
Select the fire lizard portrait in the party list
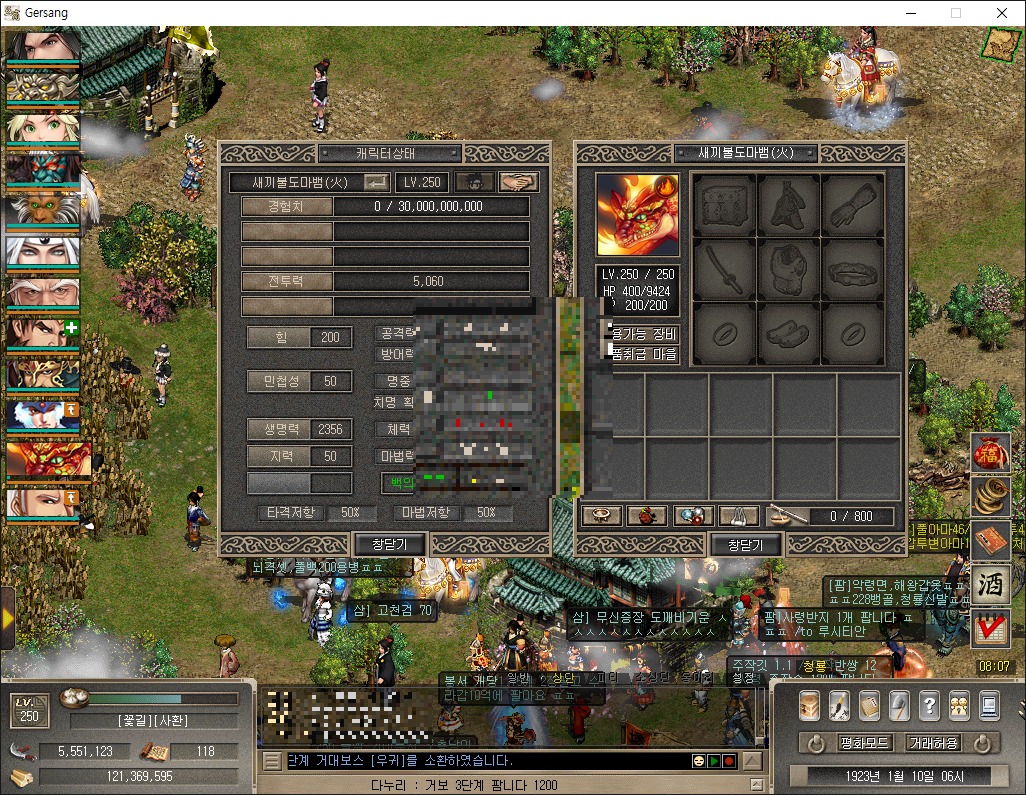click(x=43, y=461)
